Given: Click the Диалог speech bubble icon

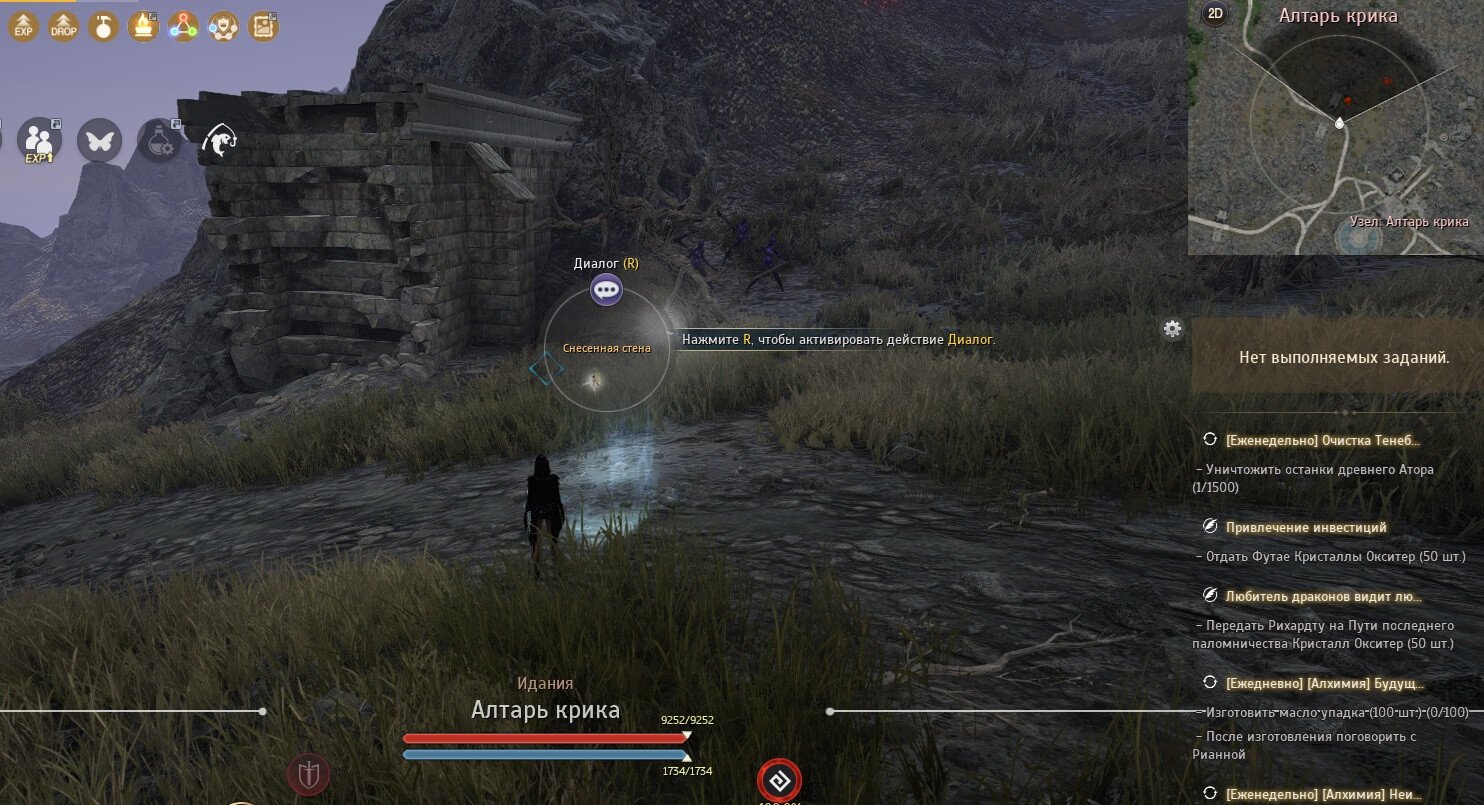Looking at the screenshot, I should coord(606,291).
